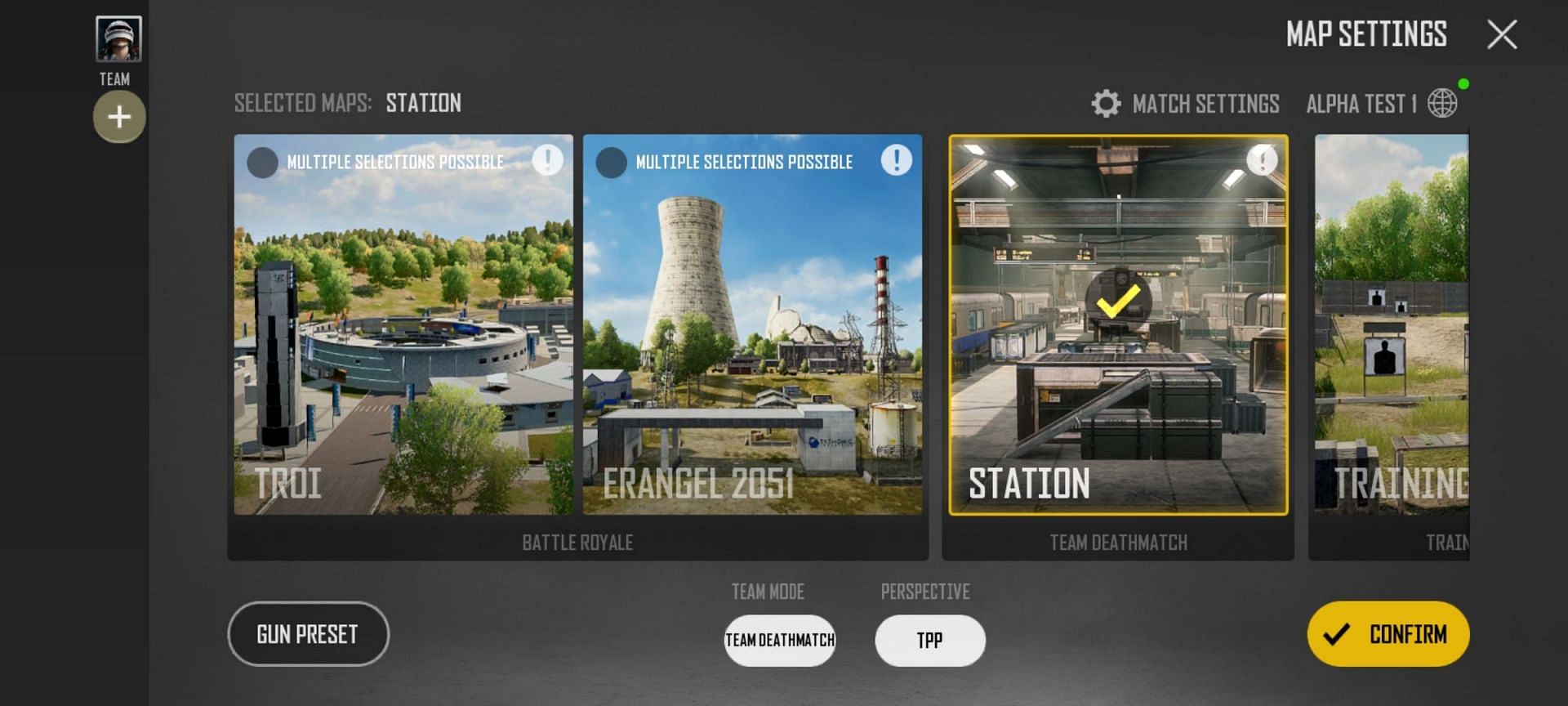Open Match Settings
Image resolution: width=1568 pixels, height=706 pixels.
(1185, 104)
